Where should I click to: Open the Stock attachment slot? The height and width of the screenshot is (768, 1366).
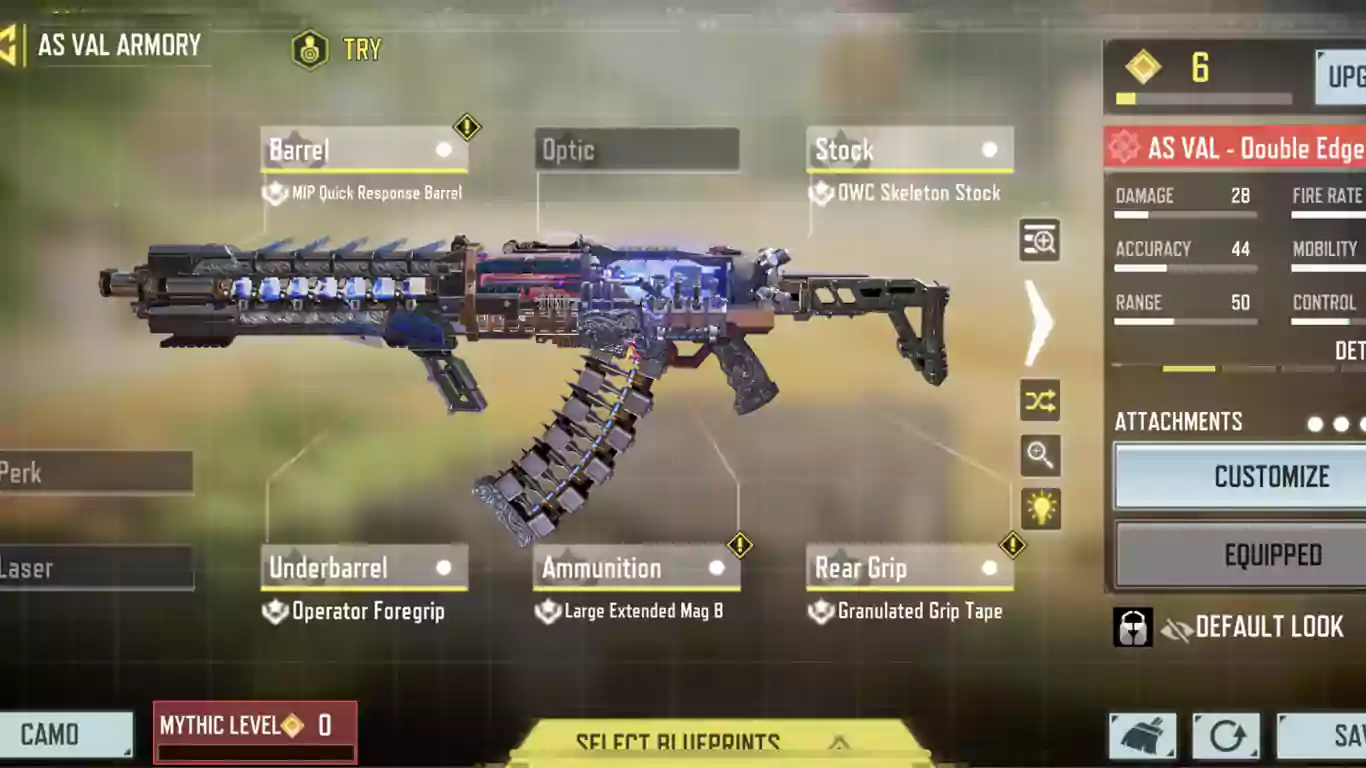pos(909,150)
